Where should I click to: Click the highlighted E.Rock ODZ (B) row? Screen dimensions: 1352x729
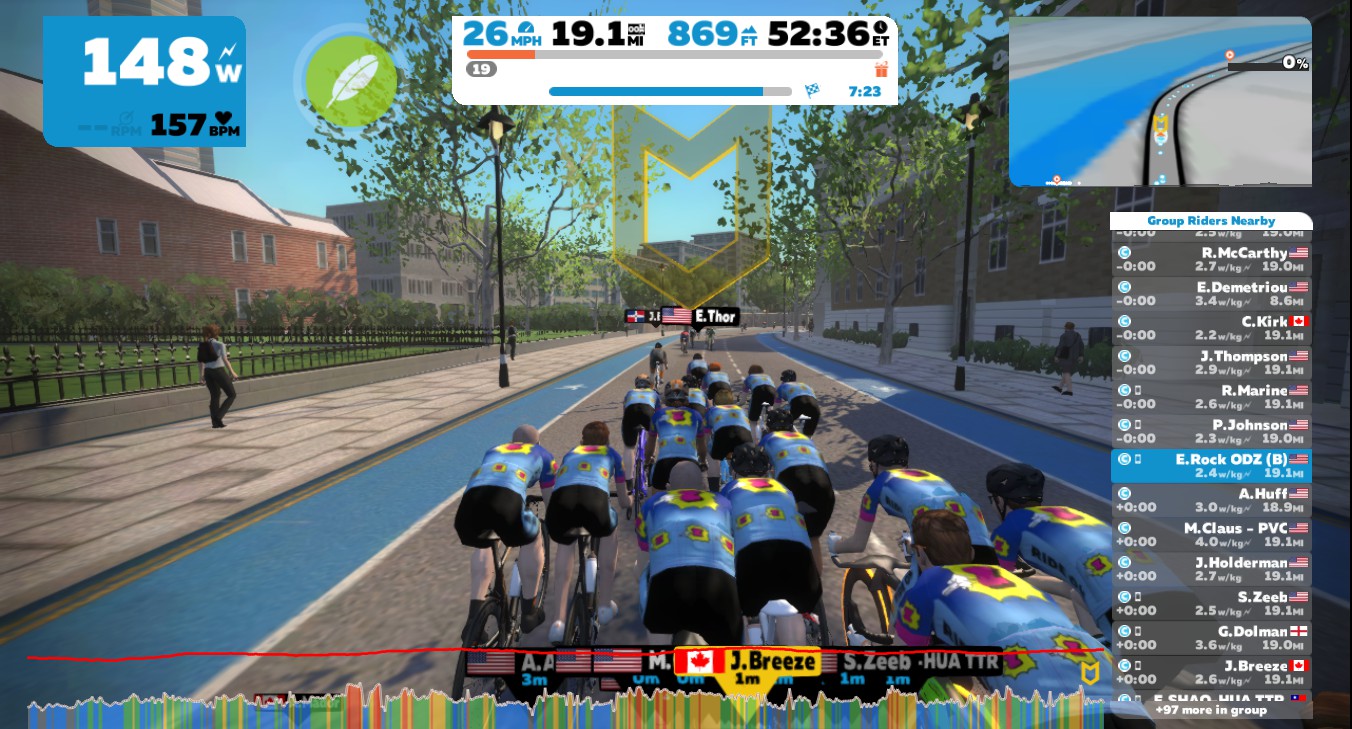point(1211,466)
